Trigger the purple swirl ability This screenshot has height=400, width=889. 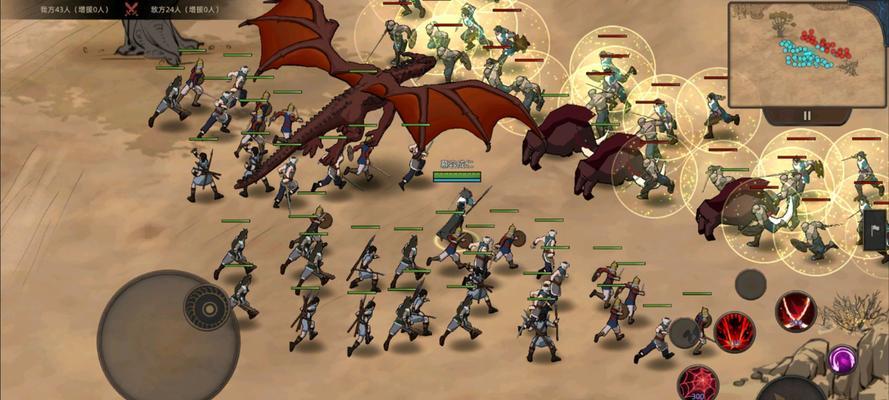pyautogui.click(x=842, y=358)
